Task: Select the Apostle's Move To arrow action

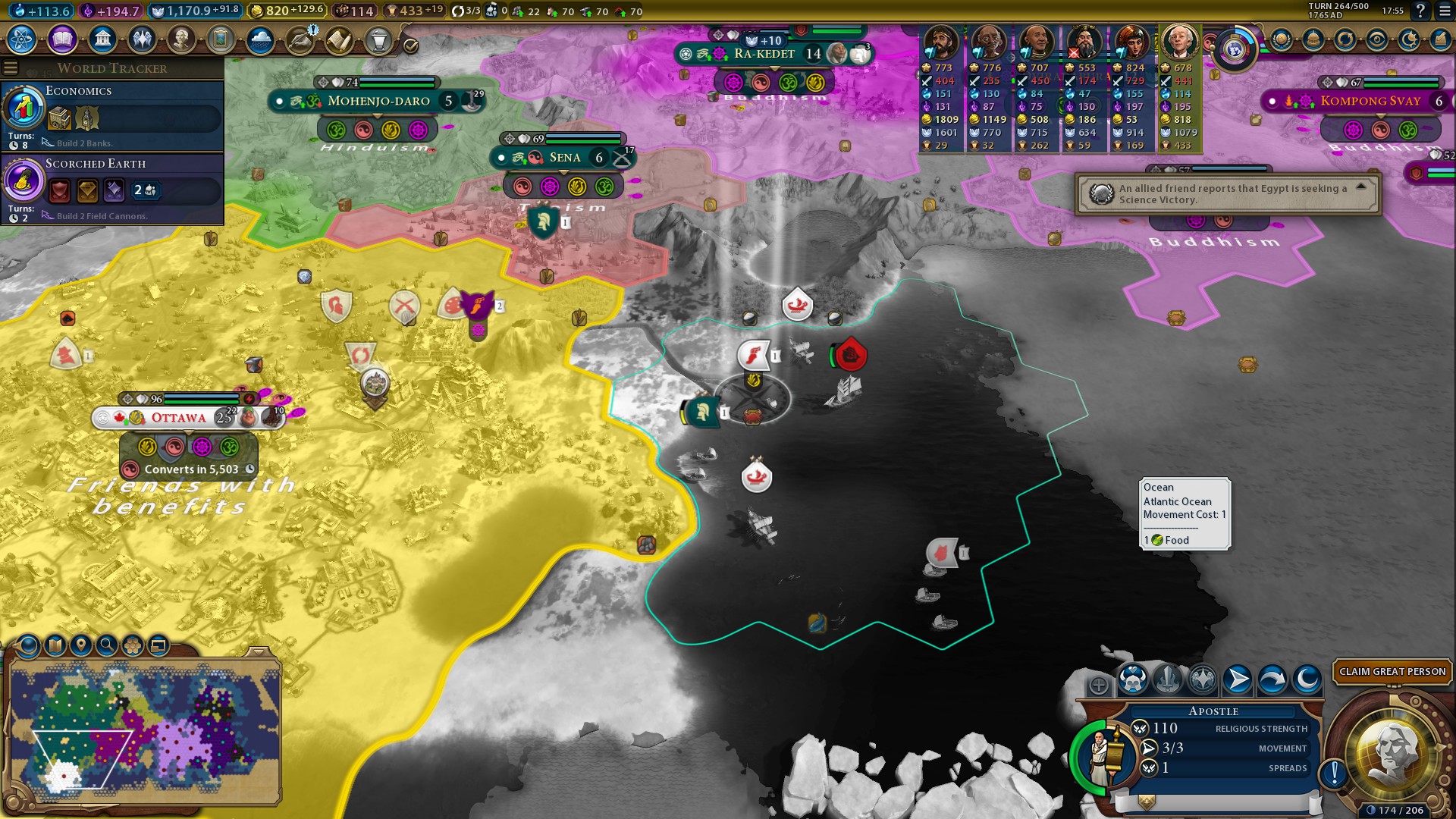Action: (1237, 679)
